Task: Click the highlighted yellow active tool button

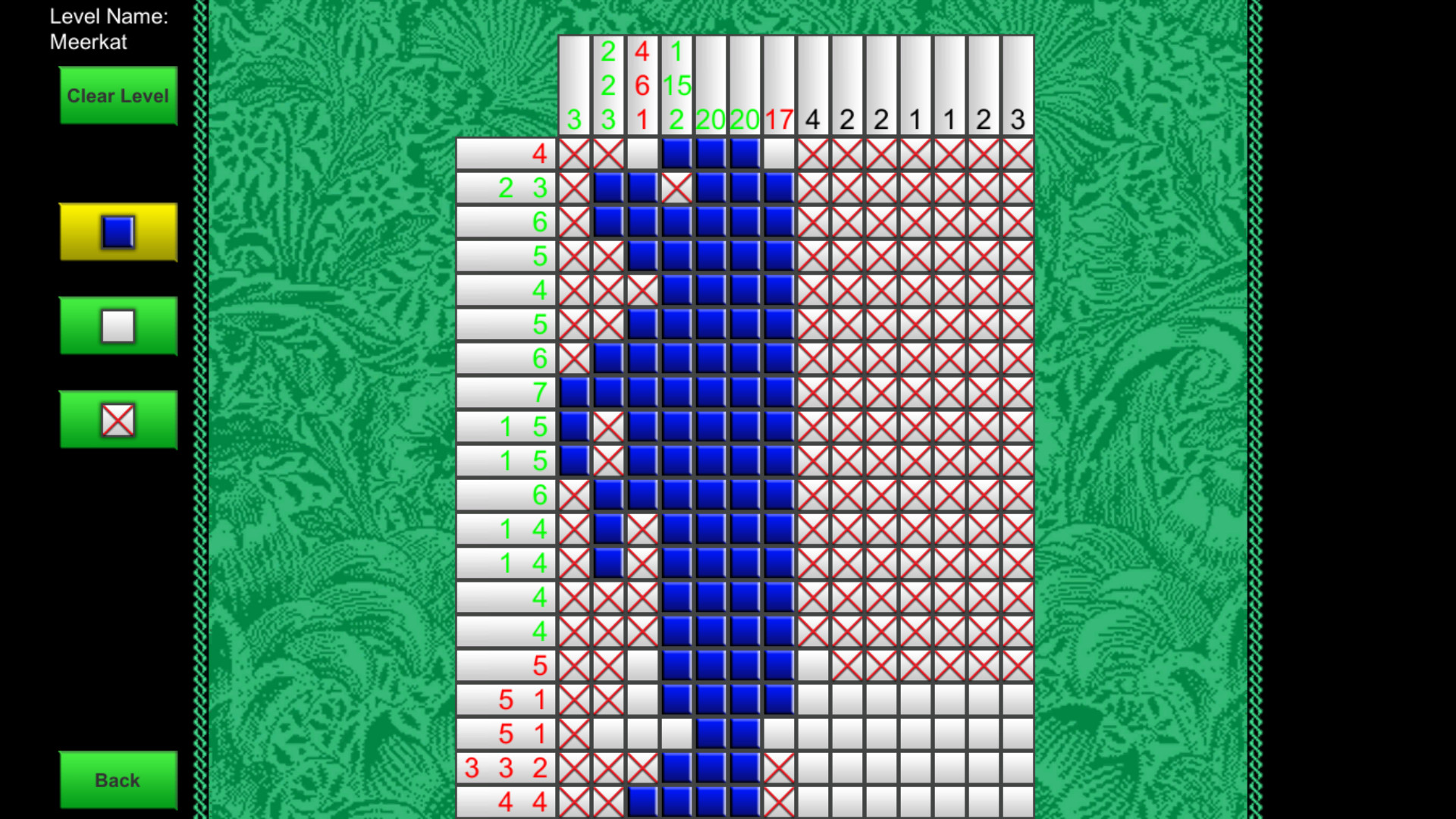Action: point(118,233)
